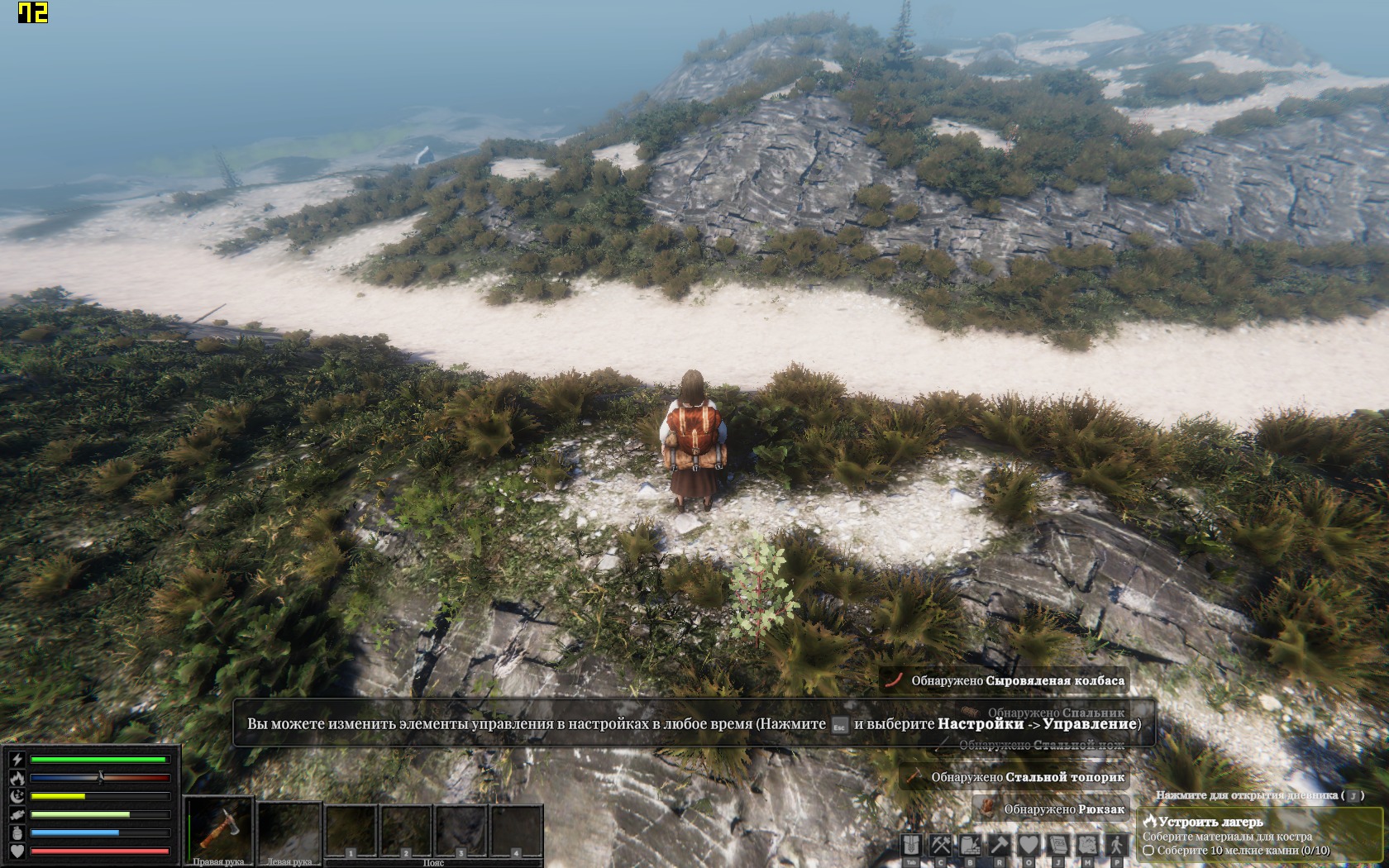Open crafting with the pickaxe and hammer icon
This screenshot has width=1389, height=868.
point(941,845)
